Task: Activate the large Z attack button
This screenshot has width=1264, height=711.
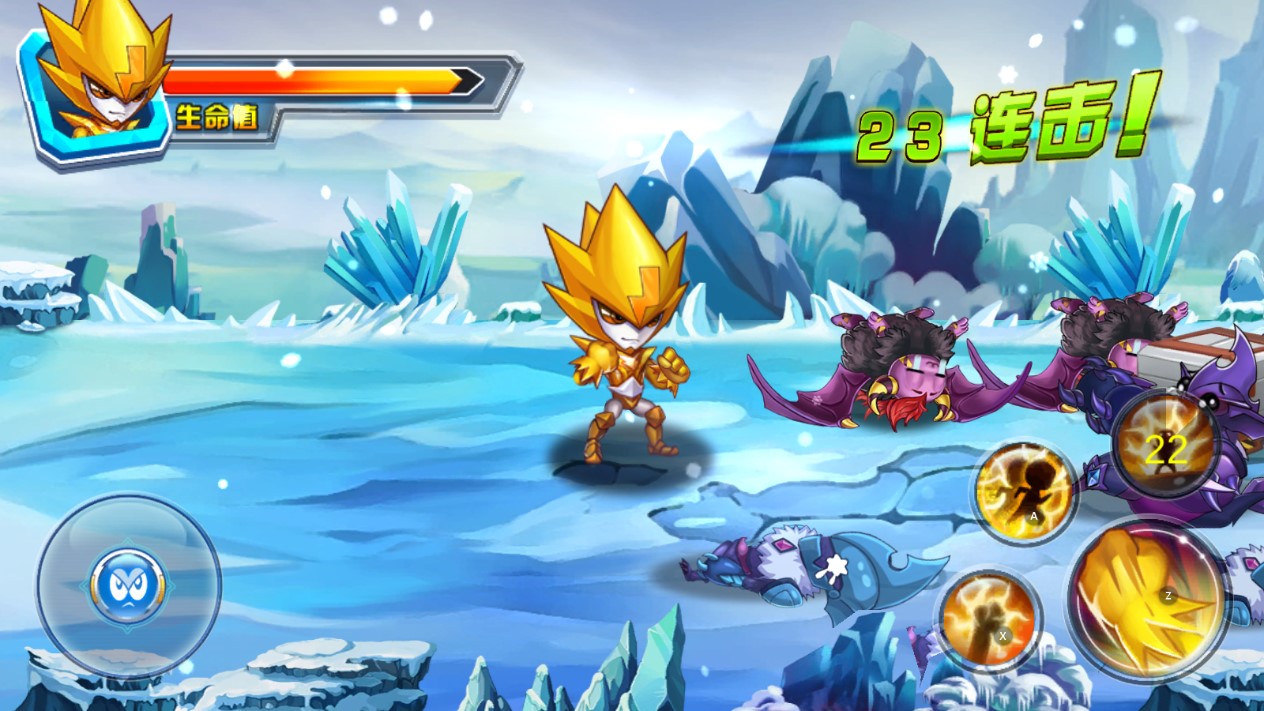Action: click(1146, 600)
